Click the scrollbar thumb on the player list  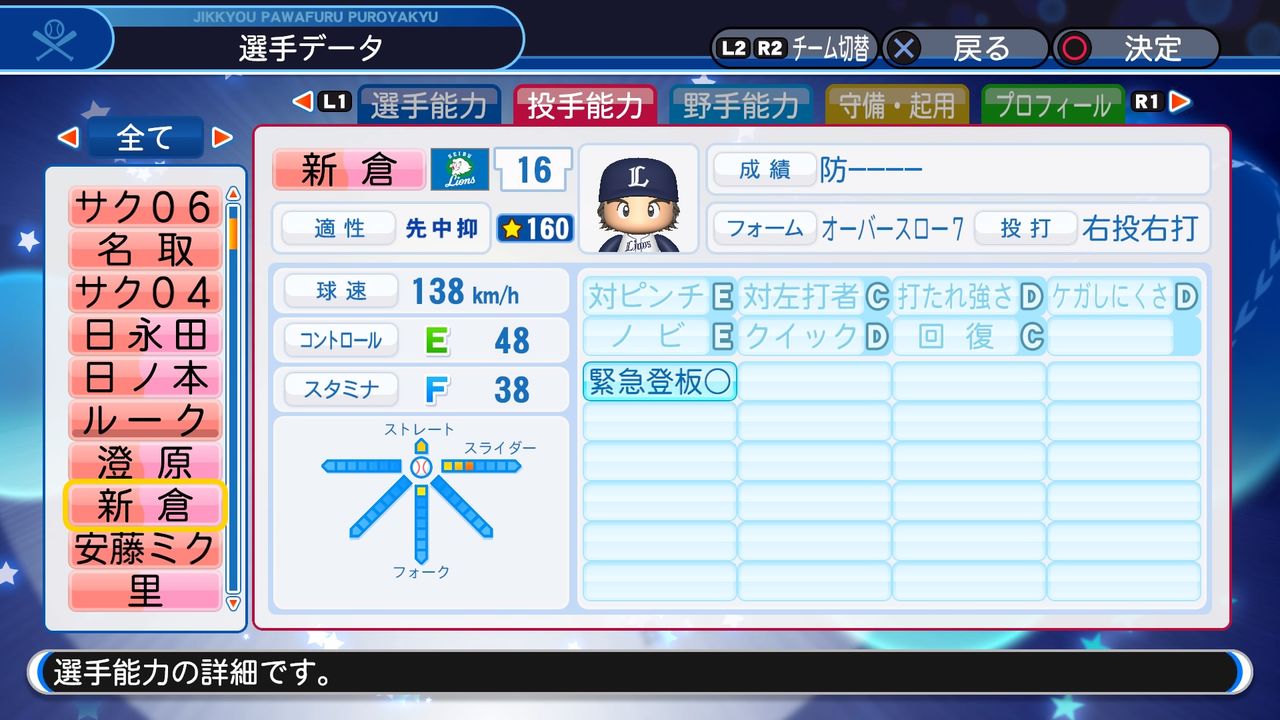click(x=231, y=230)
